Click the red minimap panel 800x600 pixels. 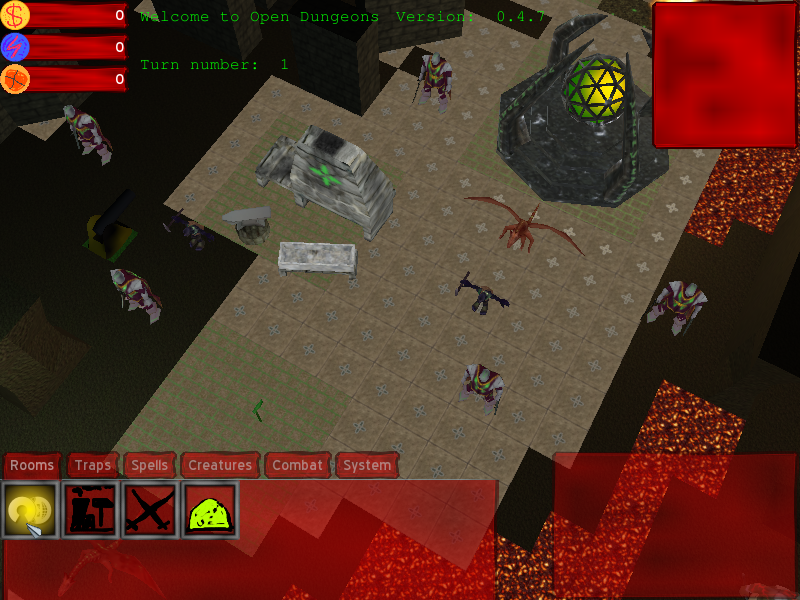pyautogui.click(x=725, y=75)
